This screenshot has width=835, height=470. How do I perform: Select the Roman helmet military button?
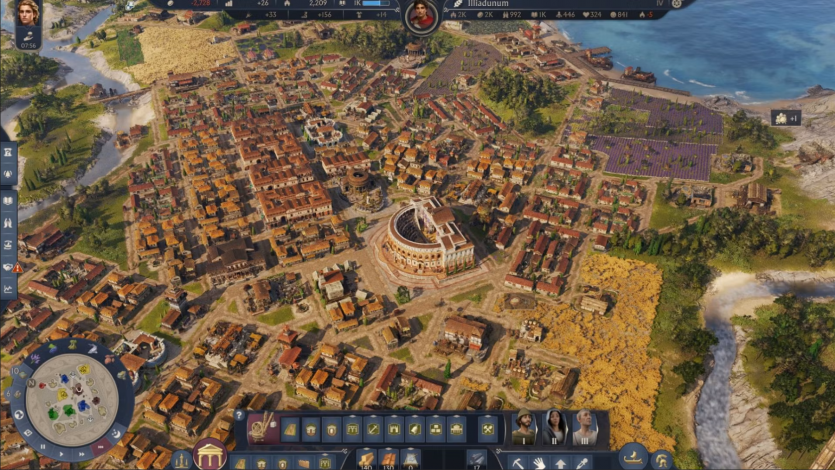pos(661,461)
